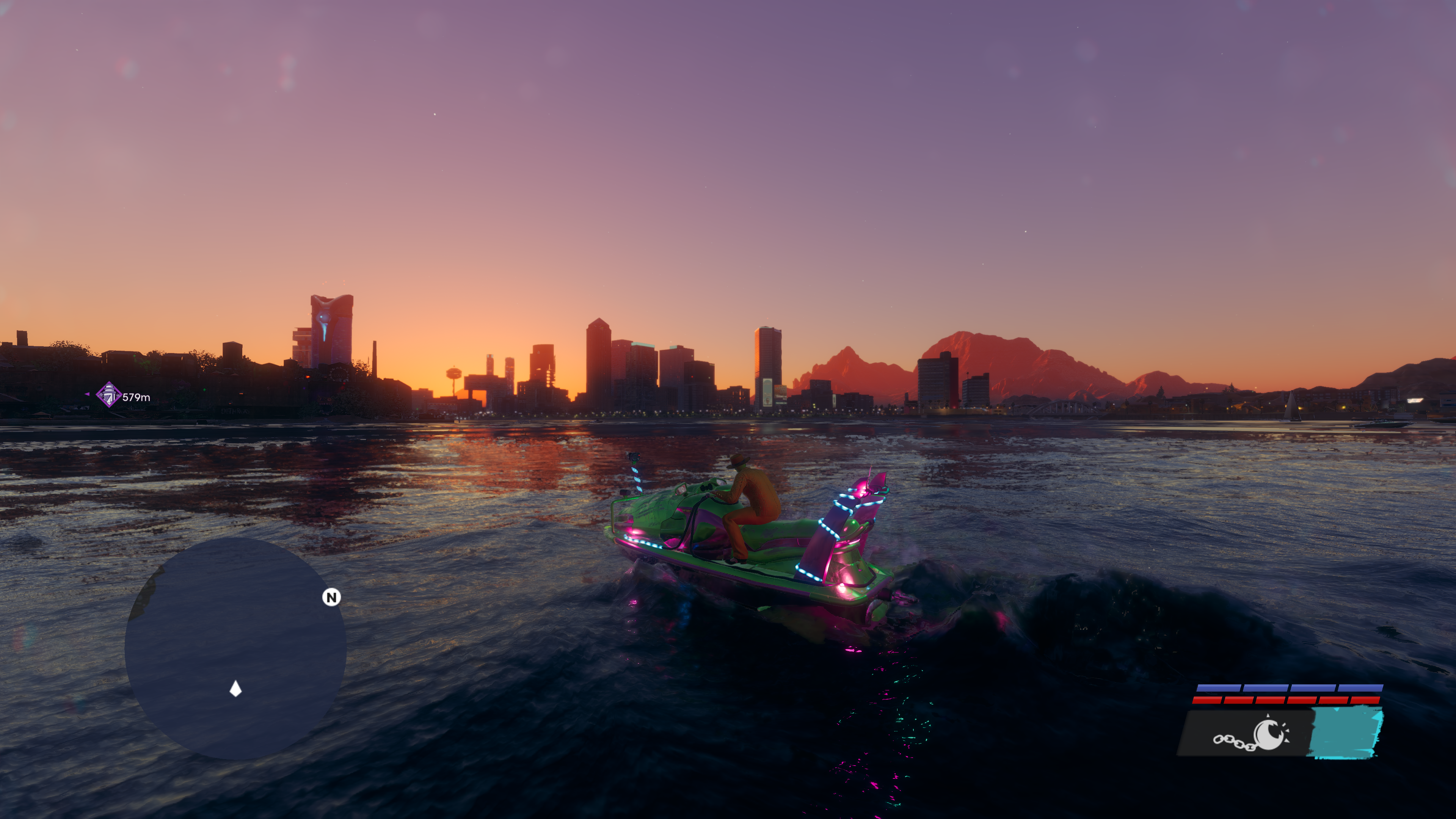Click the north compass marker on minimap
Image resolution: width=1456 pixels, height=819 pixels.
[331, 597]
